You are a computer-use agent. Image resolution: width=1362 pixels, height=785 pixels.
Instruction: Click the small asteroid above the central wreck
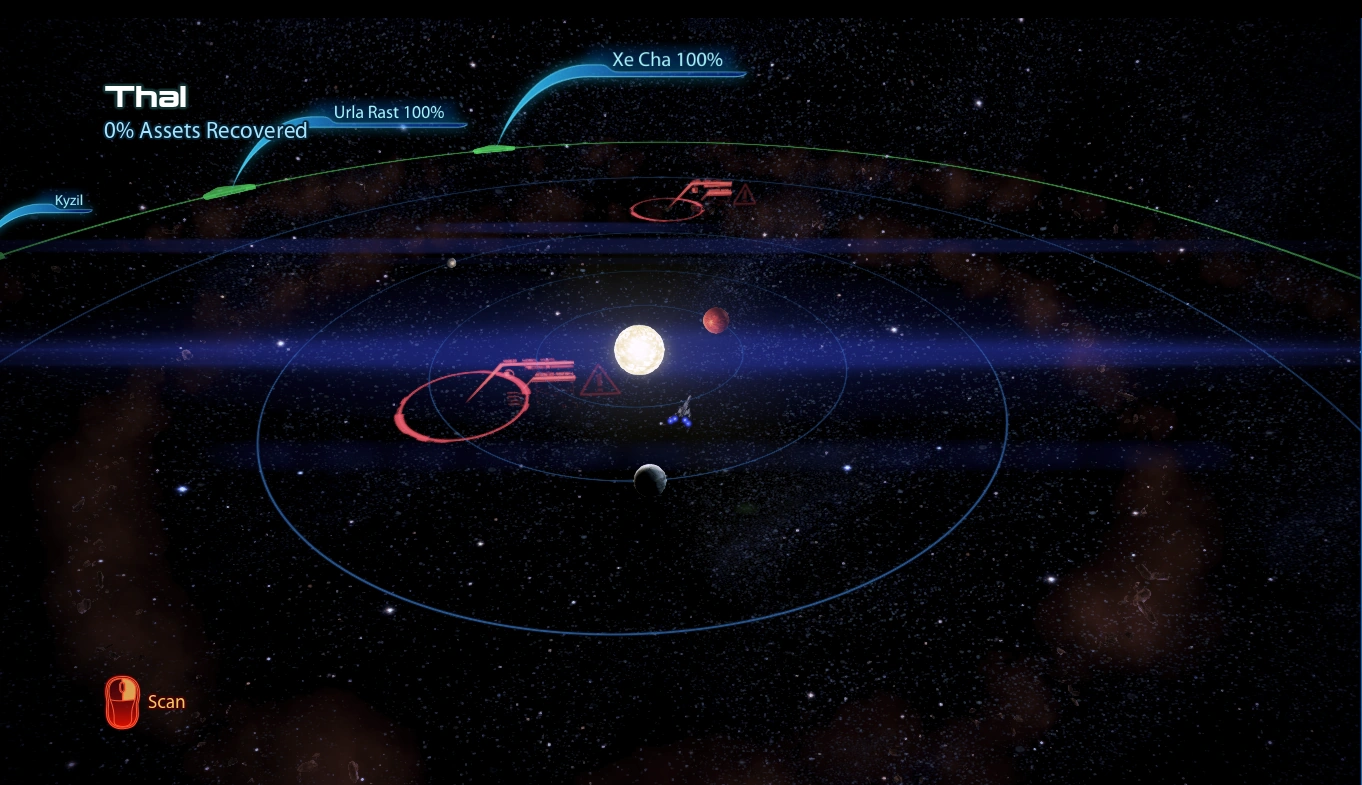450,262
